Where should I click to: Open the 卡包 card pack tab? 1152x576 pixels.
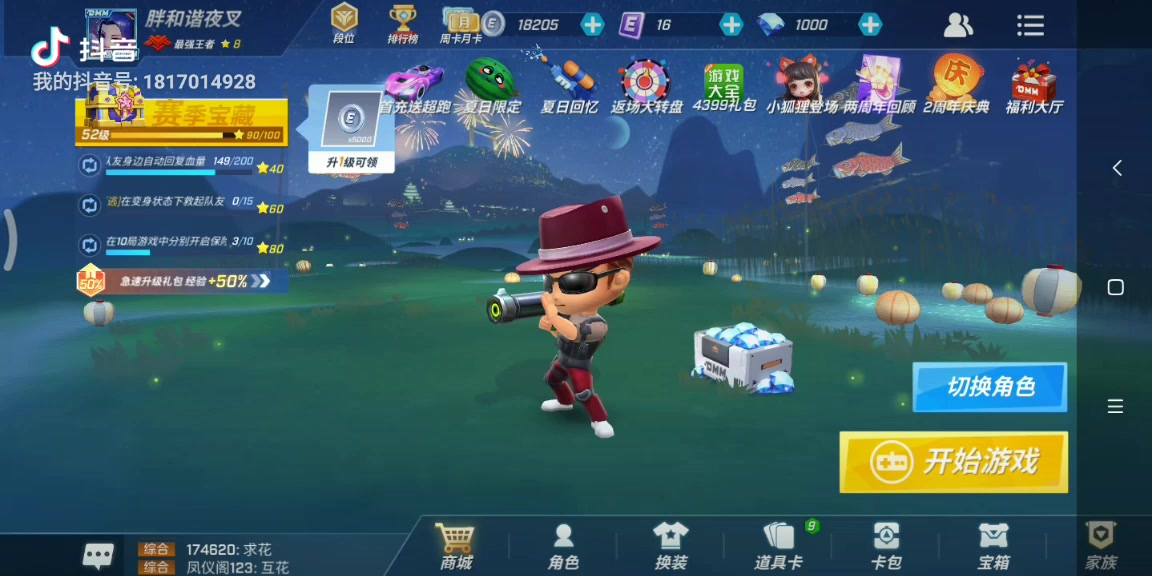tap(886, 546)
